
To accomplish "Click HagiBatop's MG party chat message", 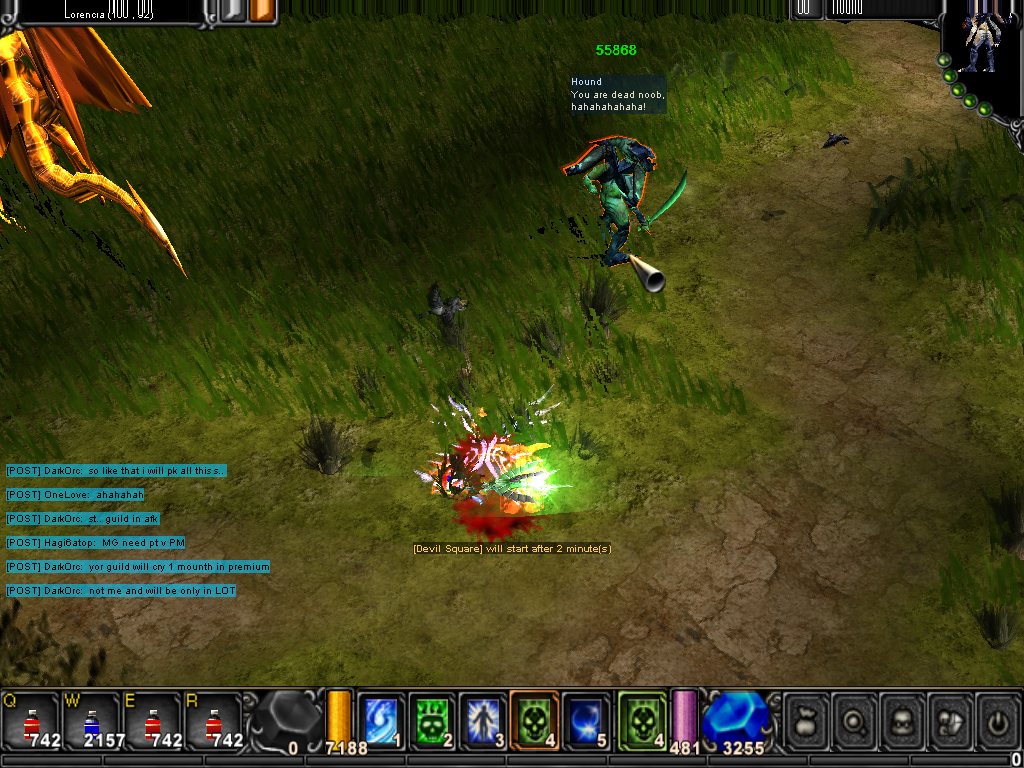I will click(95, 543).
